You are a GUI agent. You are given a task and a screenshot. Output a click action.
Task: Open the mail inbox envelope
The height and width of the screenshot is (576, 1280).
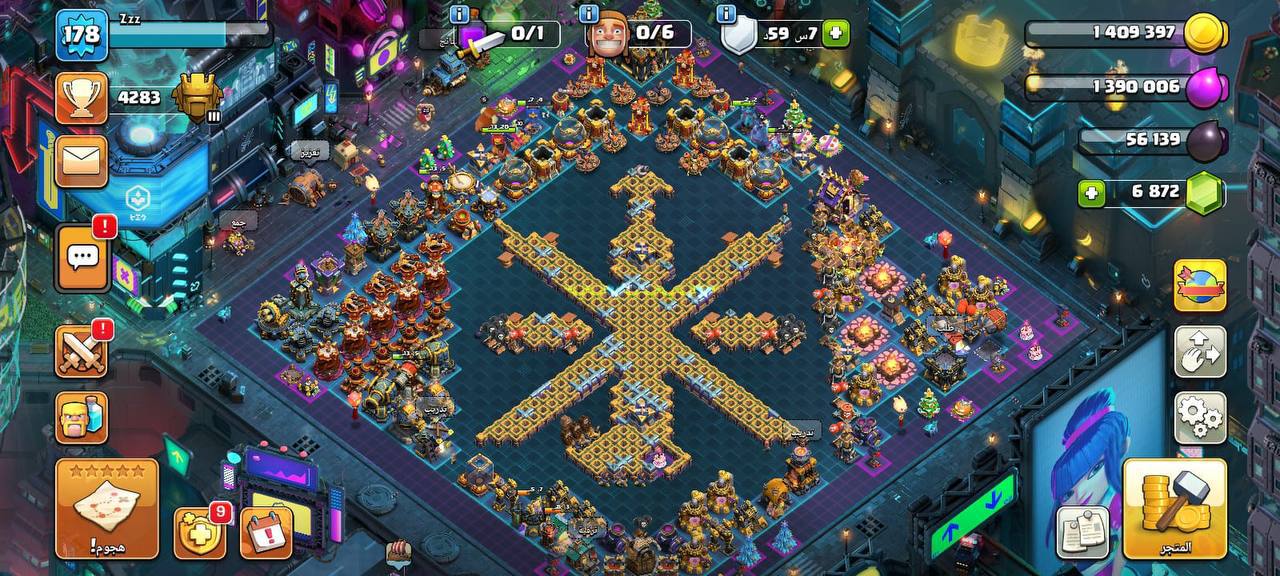pyautogui.click(x=81, y=161)
